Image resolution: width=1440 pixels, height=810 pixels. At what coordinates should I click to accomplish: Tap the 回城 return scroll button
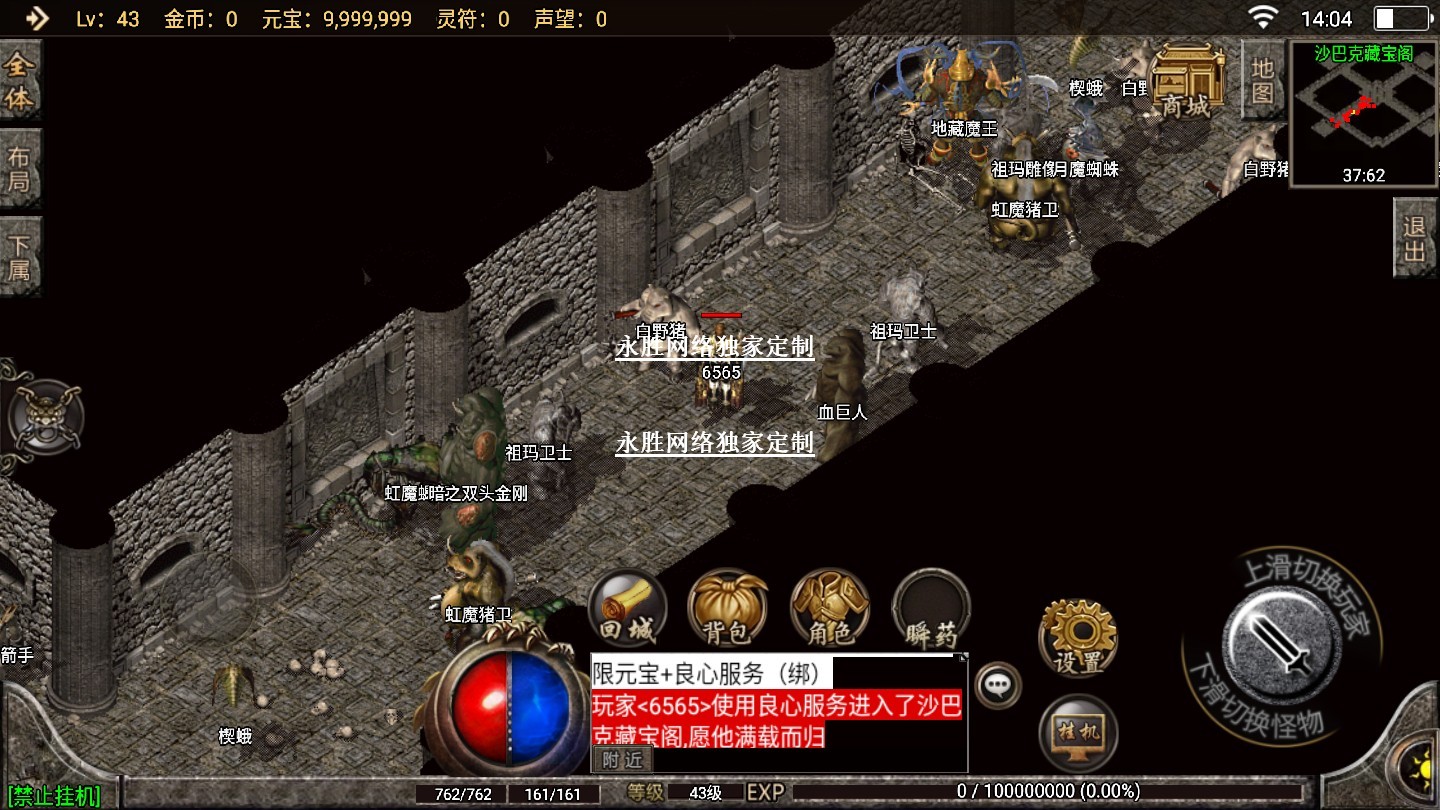[627, 609]
